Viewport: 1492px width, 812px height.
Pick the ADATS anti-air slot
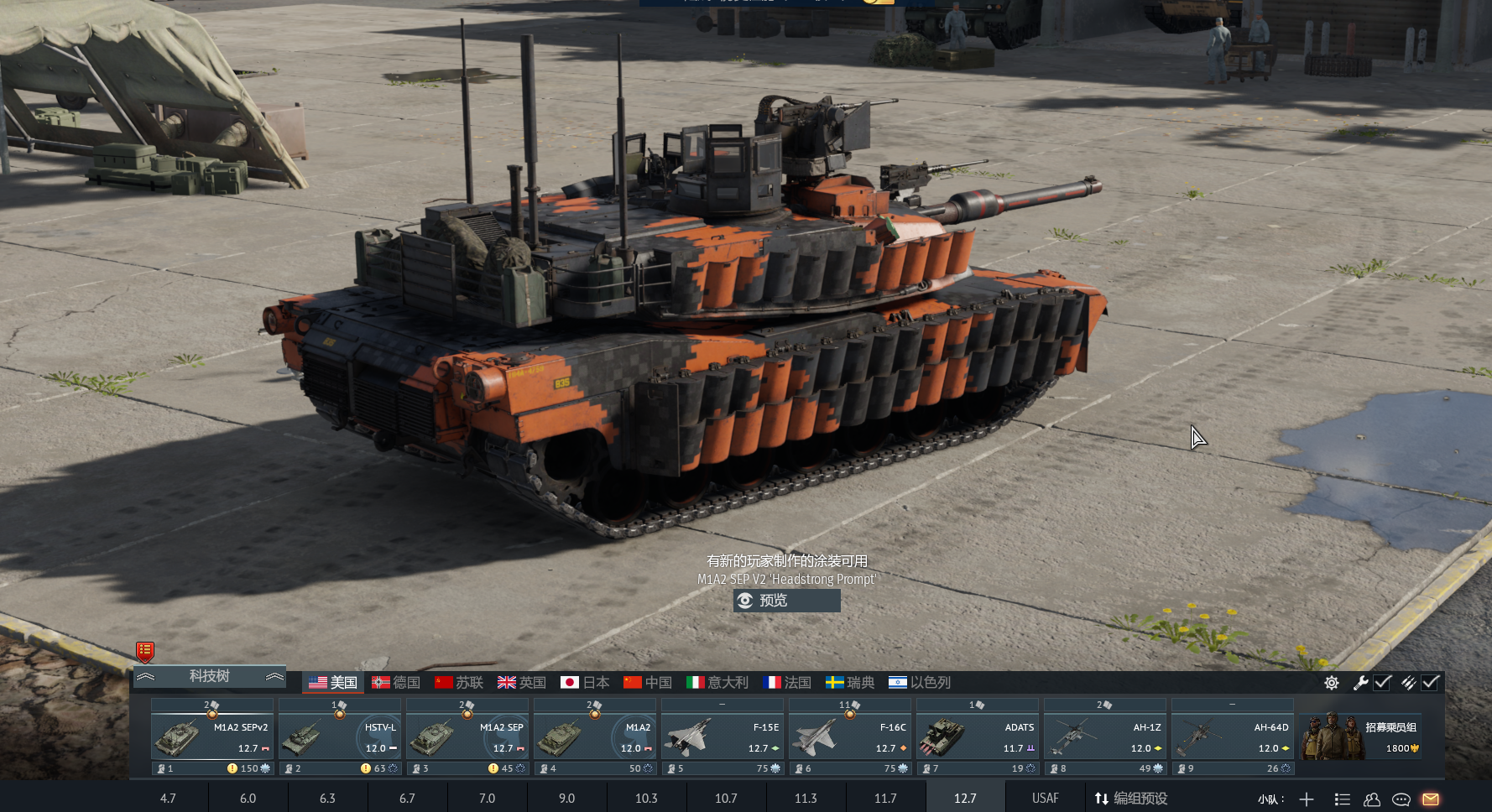(978, 737)
